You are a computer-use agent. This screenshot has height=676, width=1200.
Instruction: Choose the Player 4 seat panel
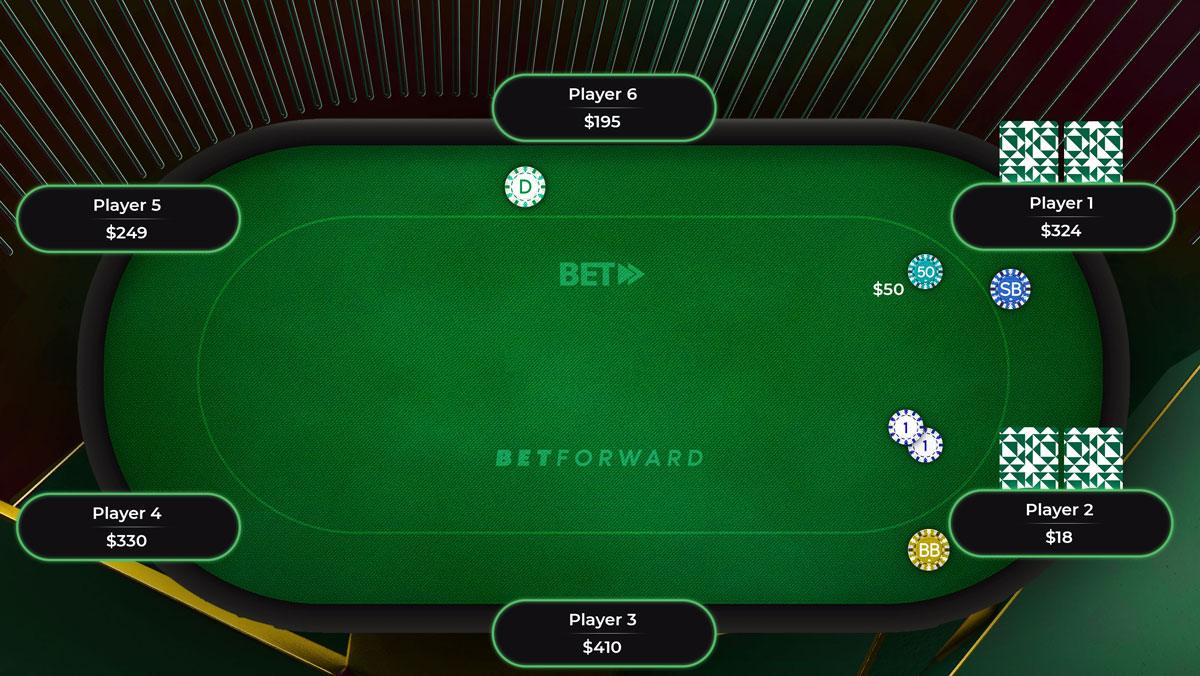127,527
